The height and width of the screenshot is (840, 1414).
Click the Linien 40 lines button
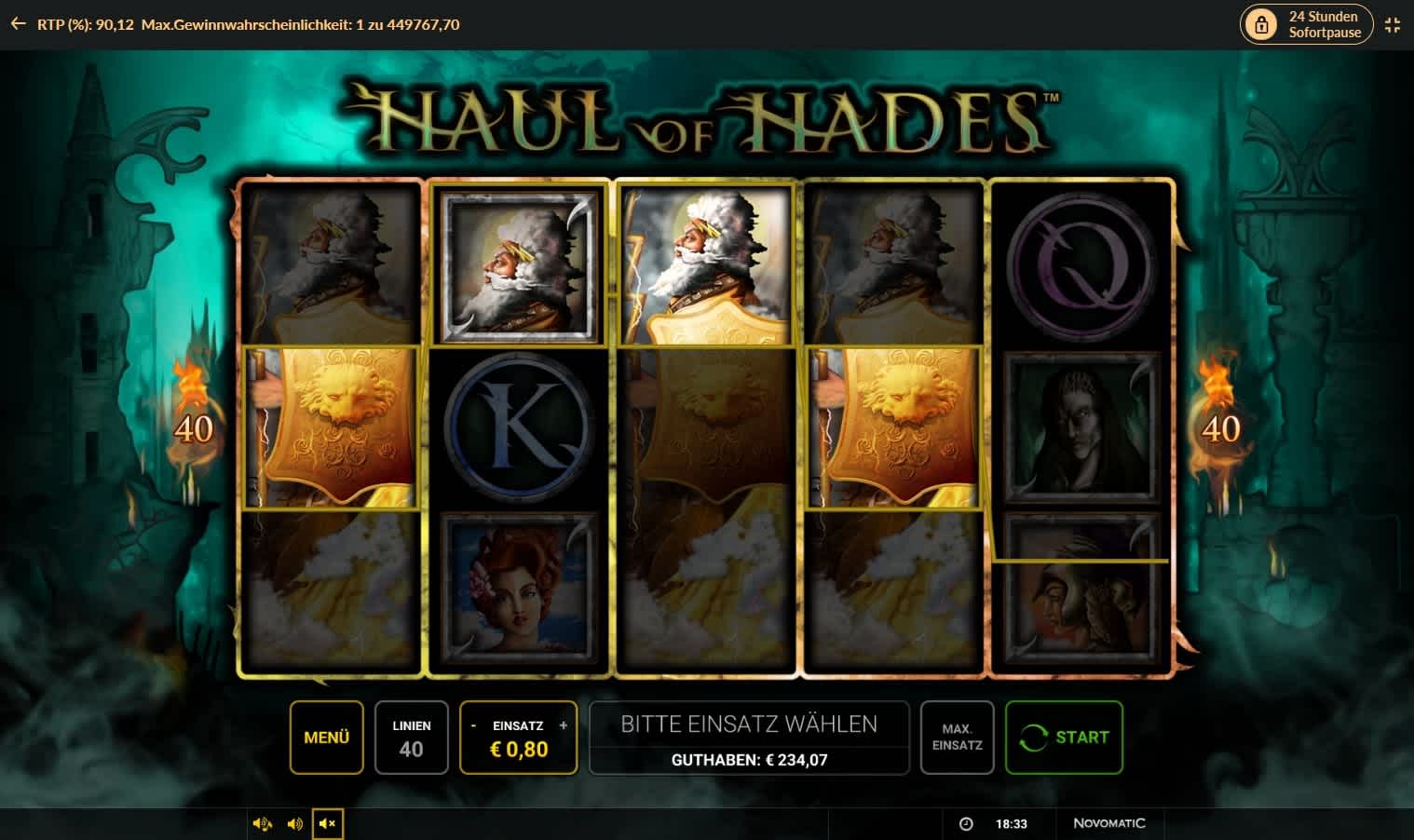pos(411,738)
